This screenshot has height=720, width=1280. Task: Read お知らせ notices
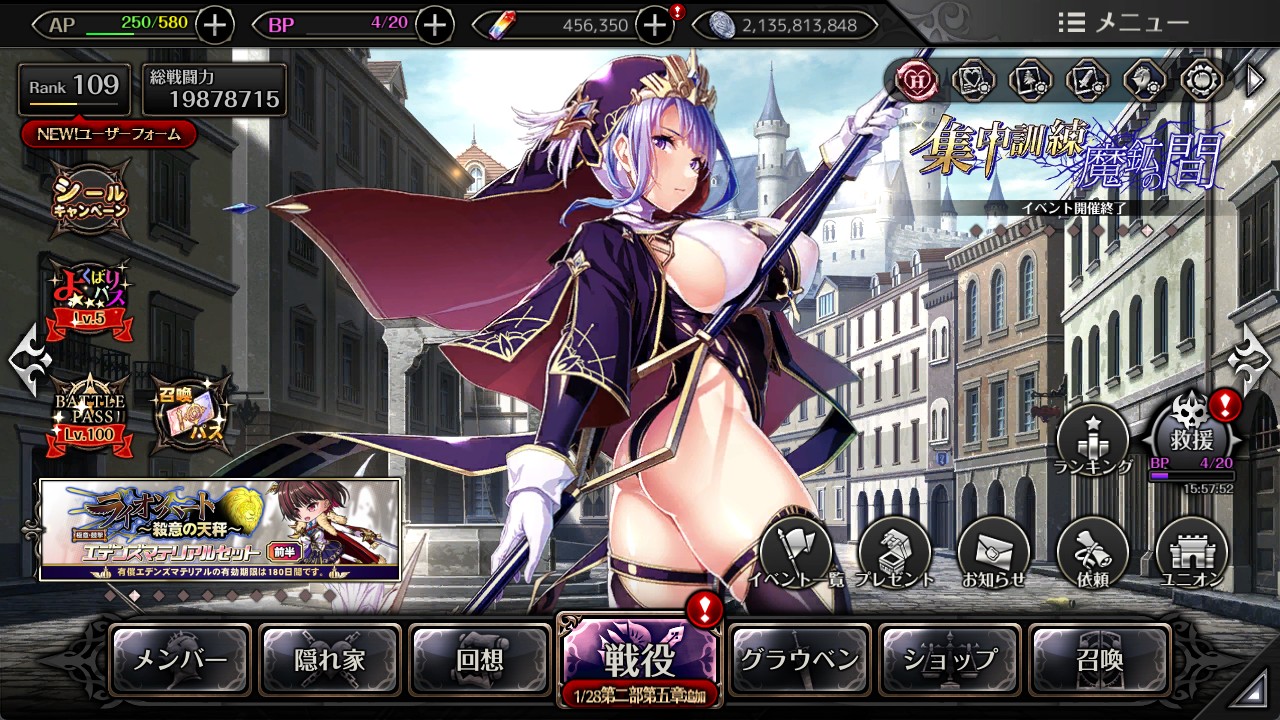[993, 555]
